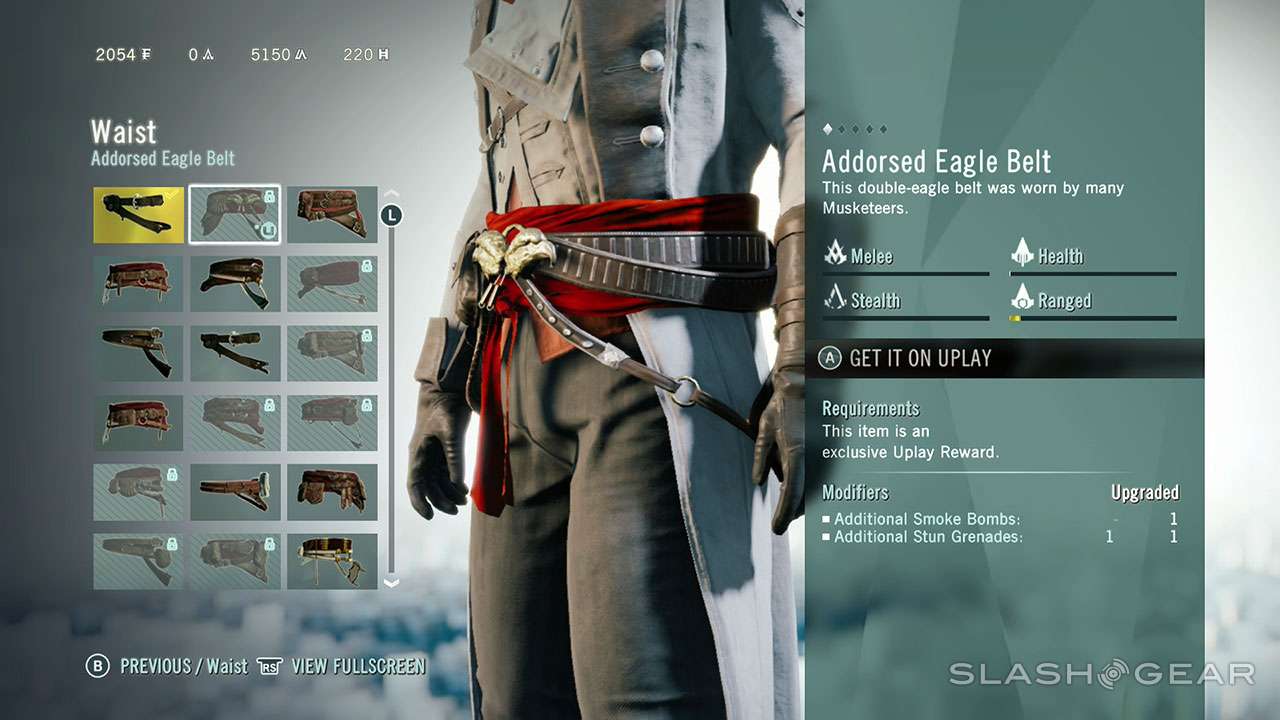The height and width of the screenshot is (720, 1280).
Task: Click the scrollbar's down arrow
Action: coord(392,582)
